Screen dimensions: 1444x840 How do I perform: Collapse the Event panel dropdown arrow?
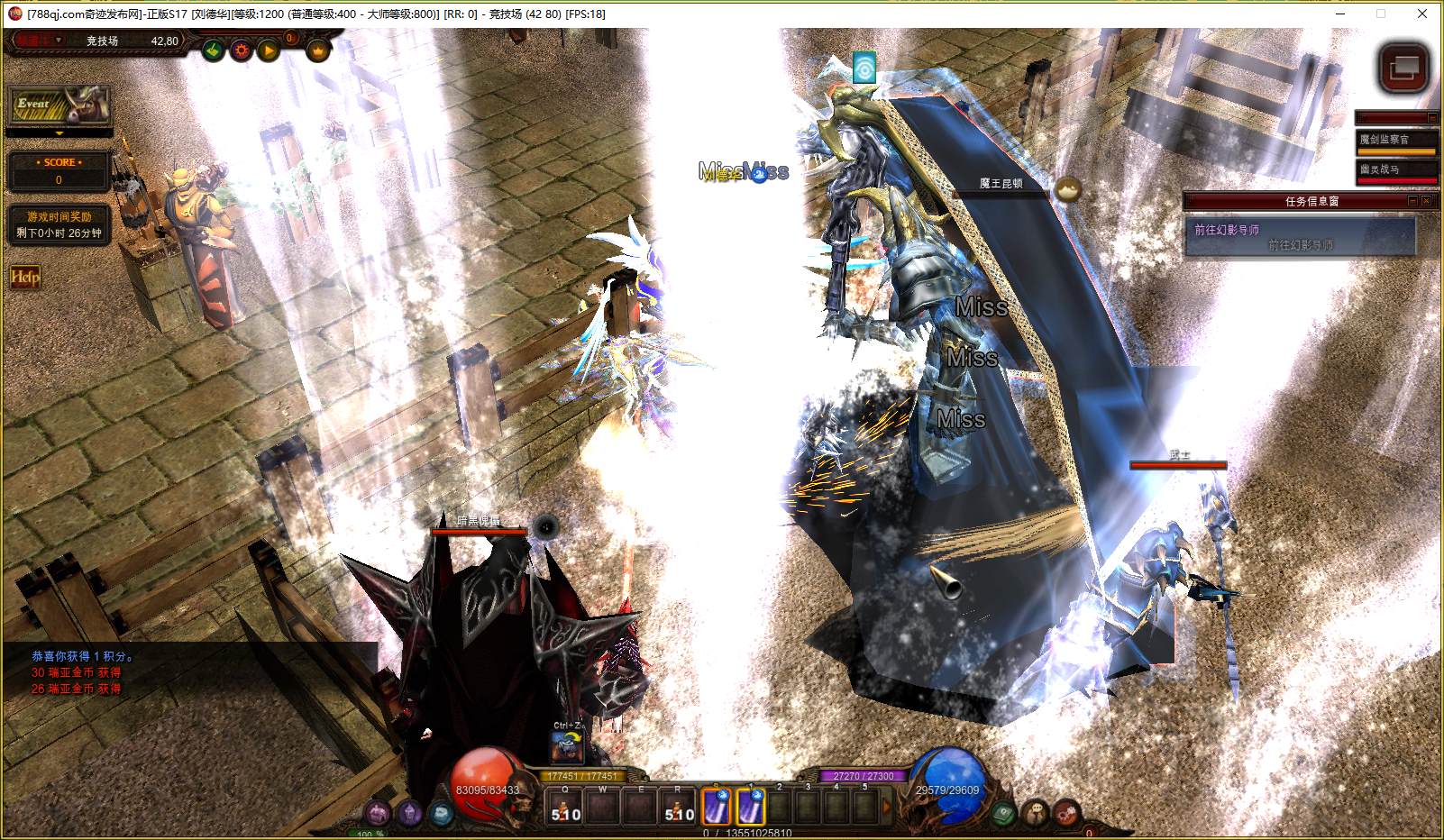click(x=59, y=133)
